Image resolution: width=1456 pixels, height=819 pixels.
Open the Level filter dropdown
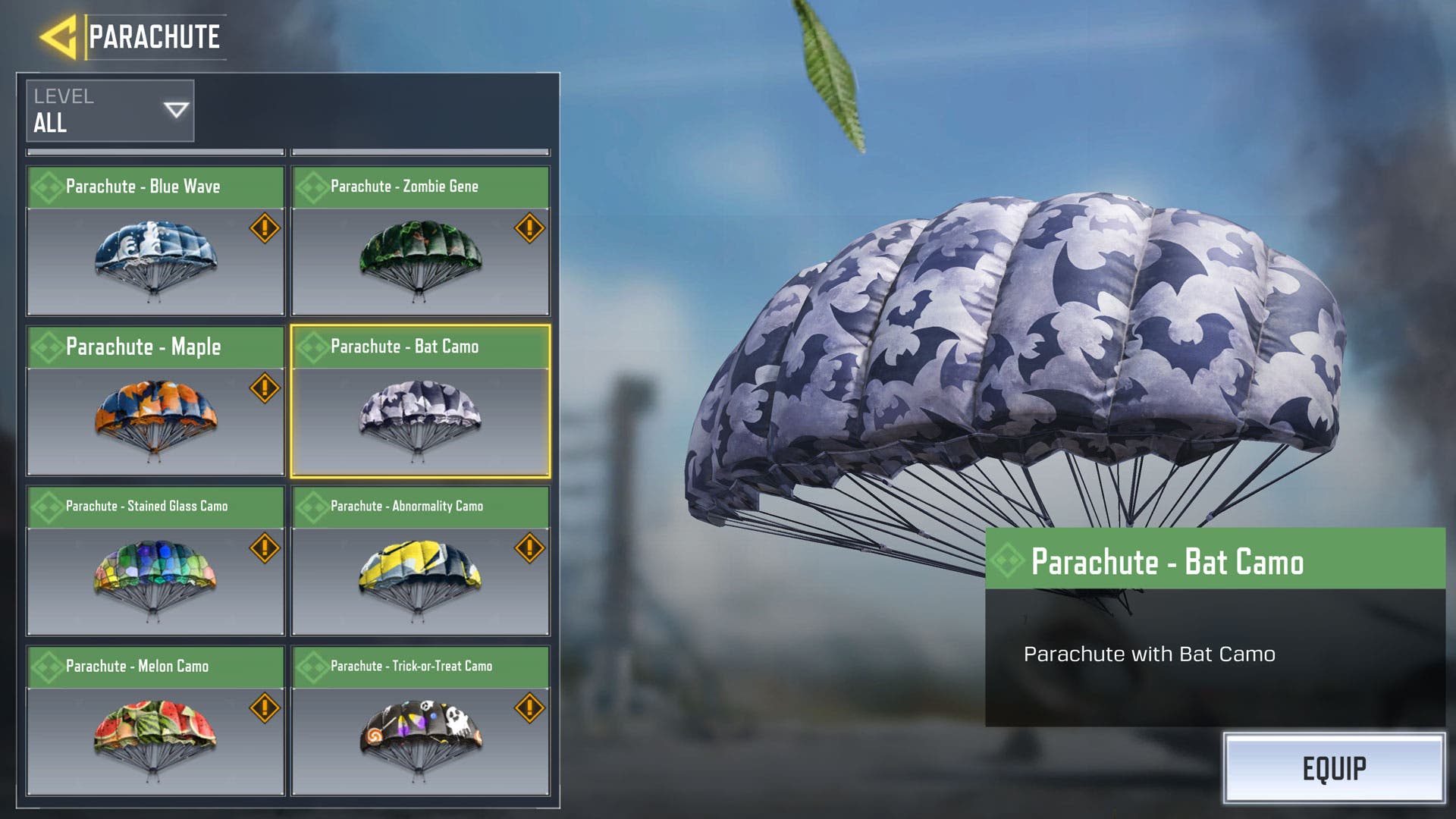110,111
